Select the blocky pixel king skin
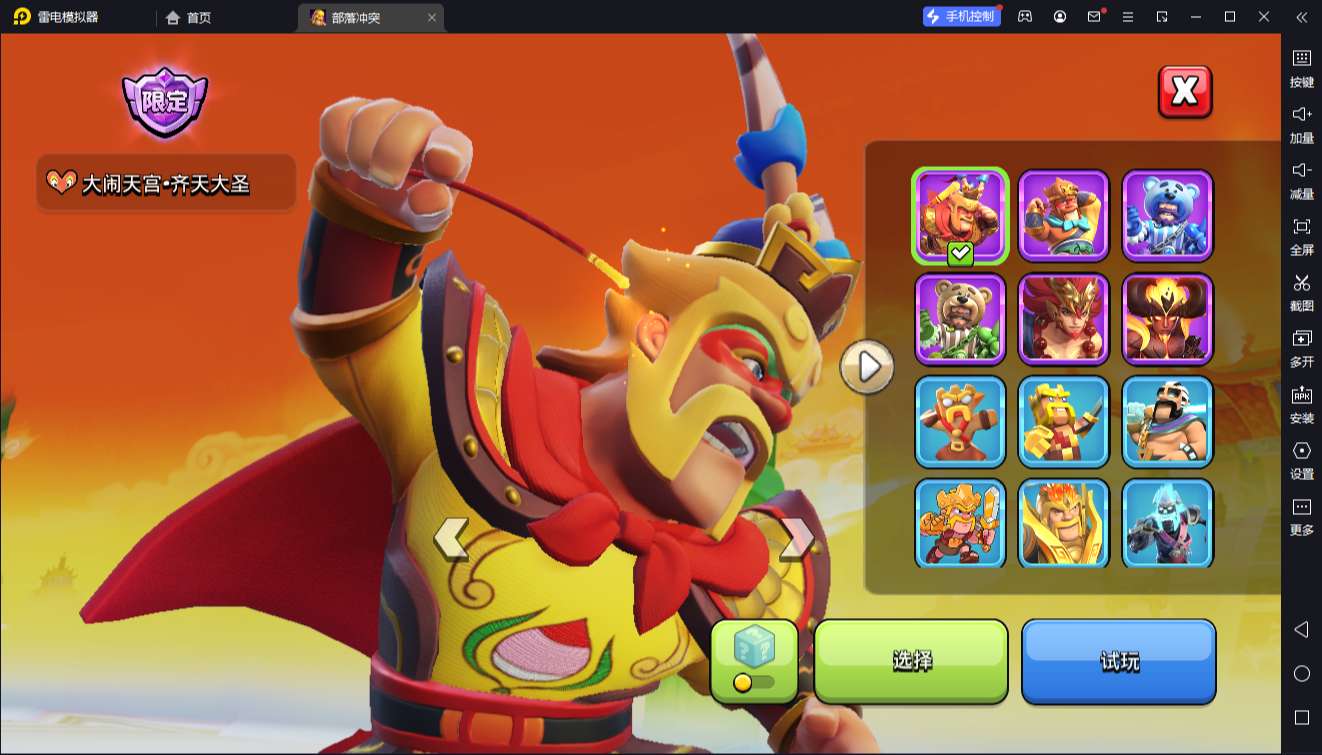Screen dimensions: 1322x755 coord(1064,422)
